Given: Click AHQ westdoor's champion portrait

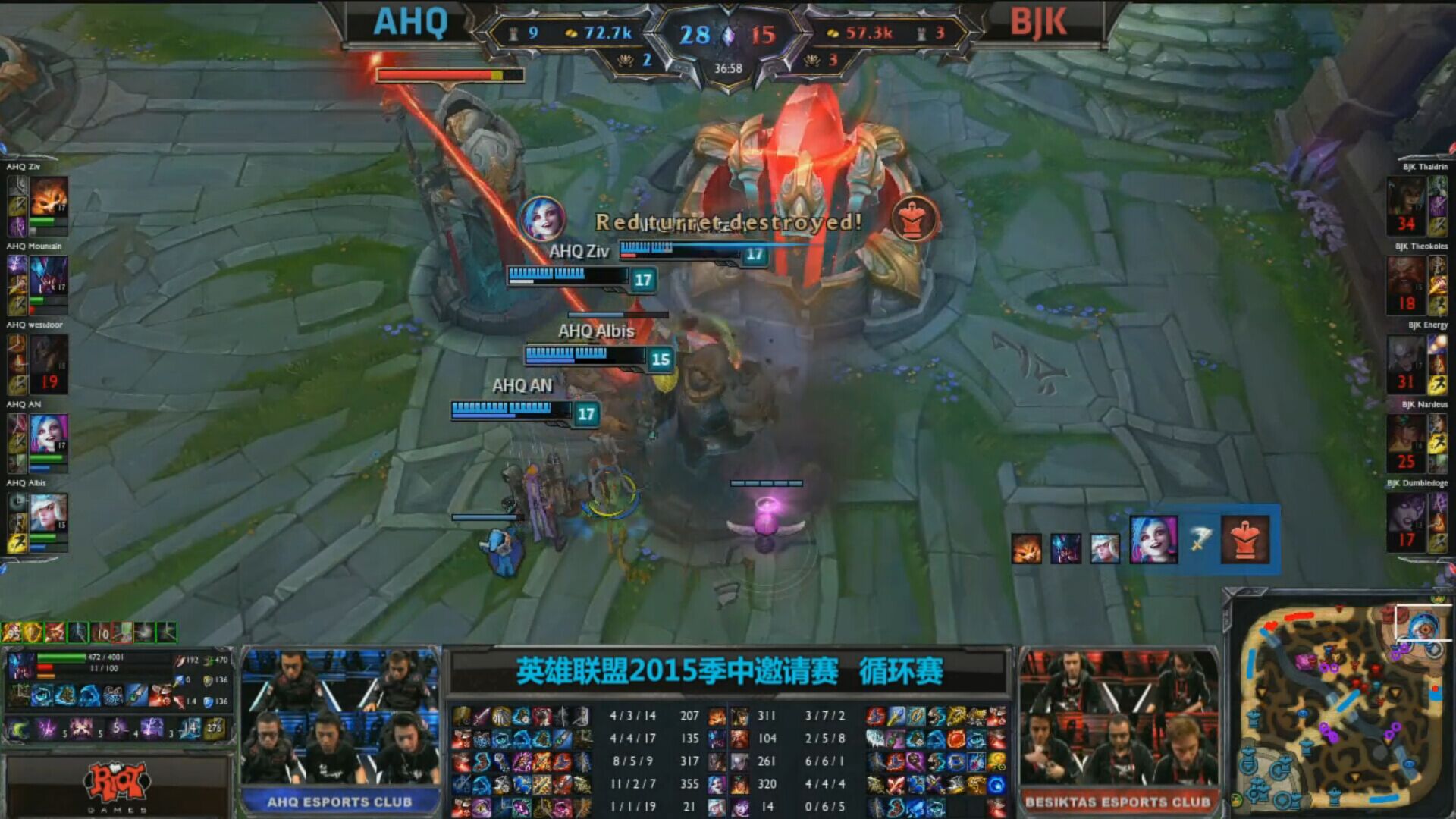Looking at the screenshot, I should tap(49, 358).
